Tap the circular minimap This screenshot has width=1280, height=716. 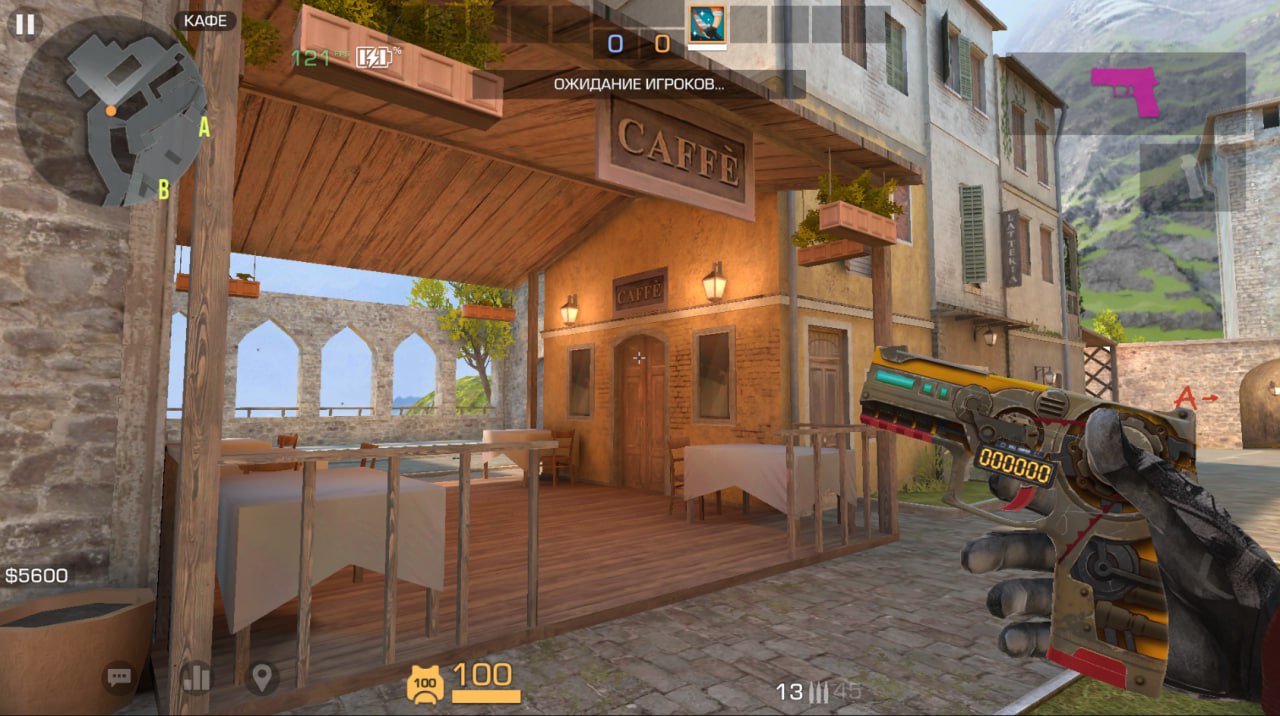pos(112,111)
